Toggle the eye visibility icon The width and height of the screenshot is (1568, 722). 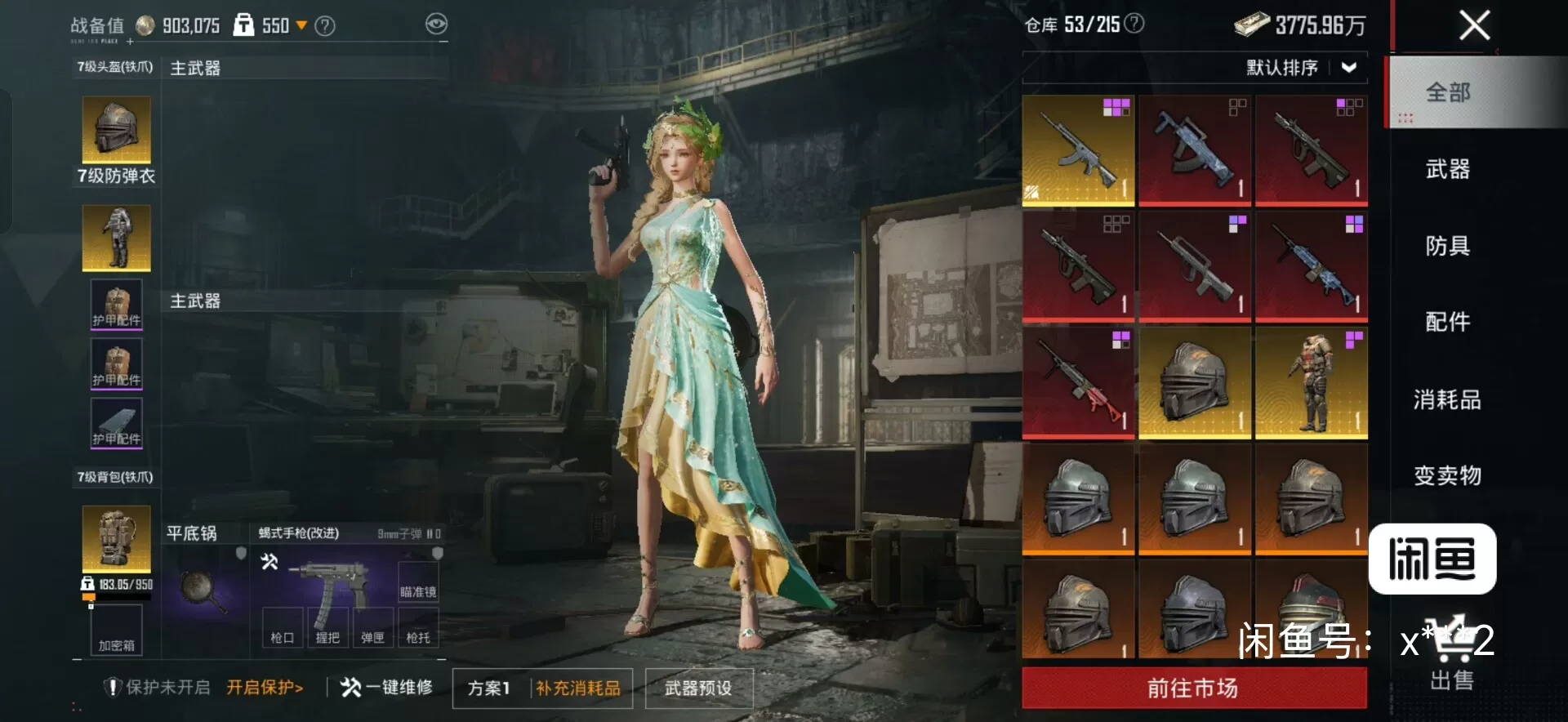point(437,25)
